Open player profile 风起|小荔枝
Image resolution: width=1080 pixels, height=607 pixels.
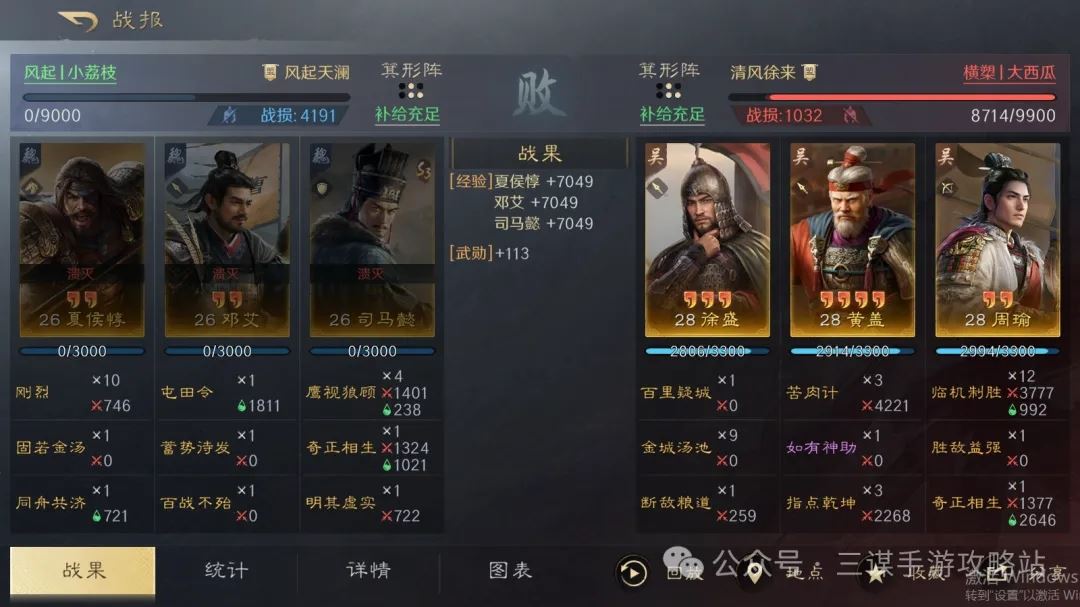(70, 73)
